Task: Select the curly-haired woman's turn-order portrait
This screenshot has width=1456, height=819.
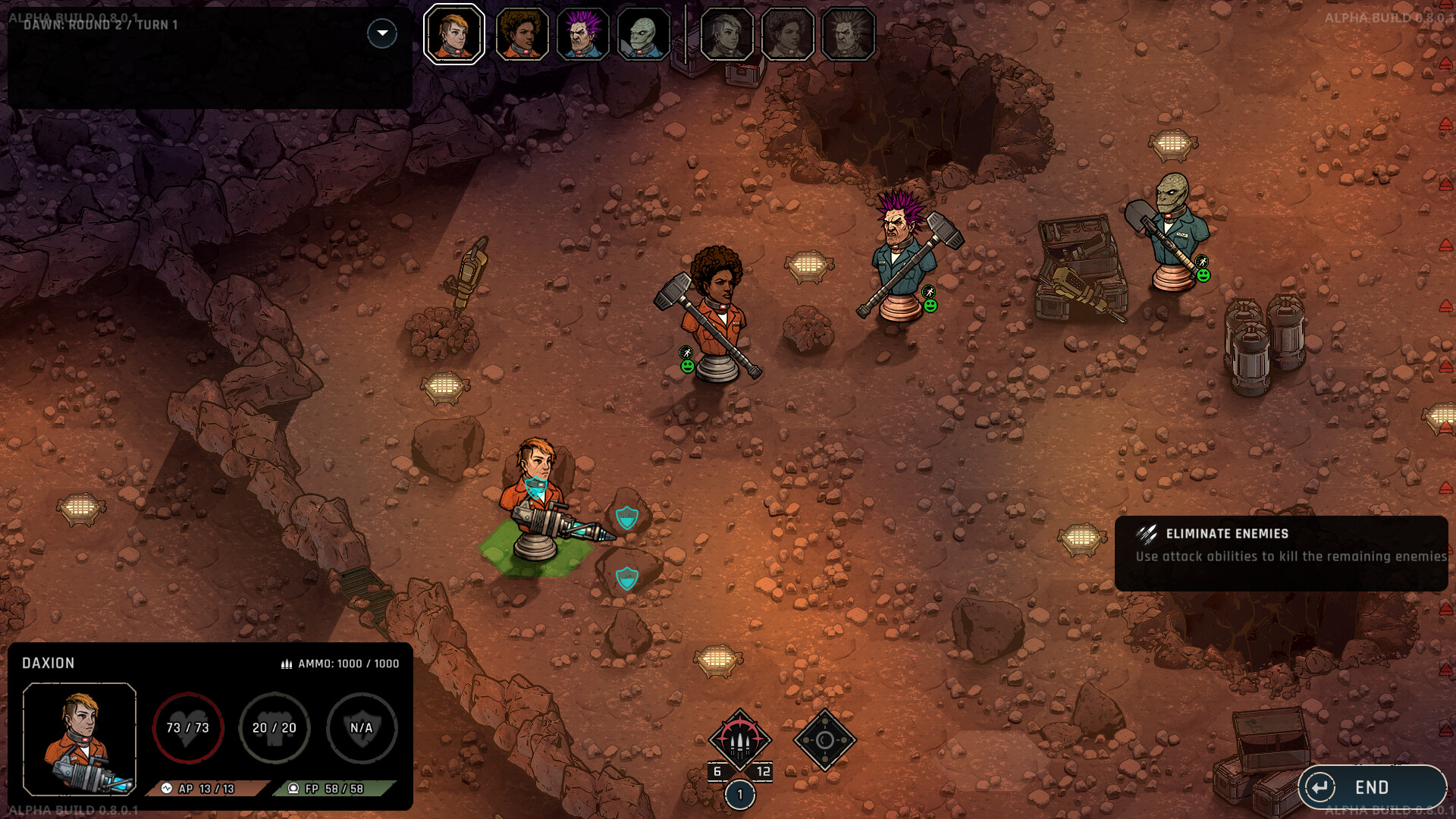Action: 522,34
